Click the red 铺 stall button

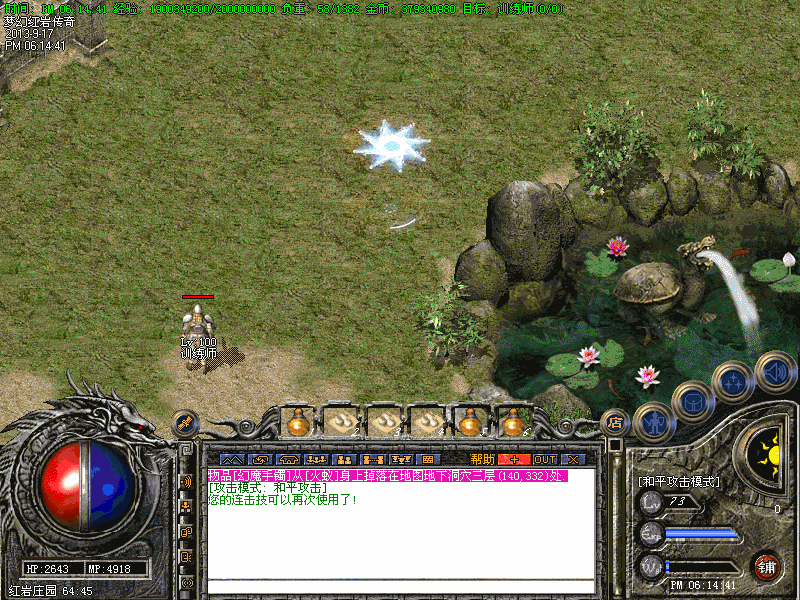[x=767, y=567]
